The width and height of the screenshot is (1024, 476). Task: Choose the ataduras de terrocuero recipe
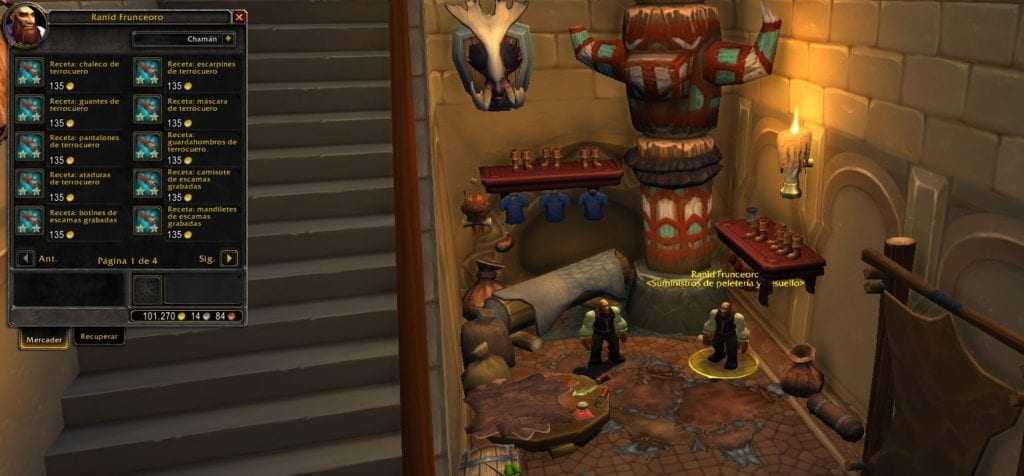pyautogui.click(x=31, y=182)
